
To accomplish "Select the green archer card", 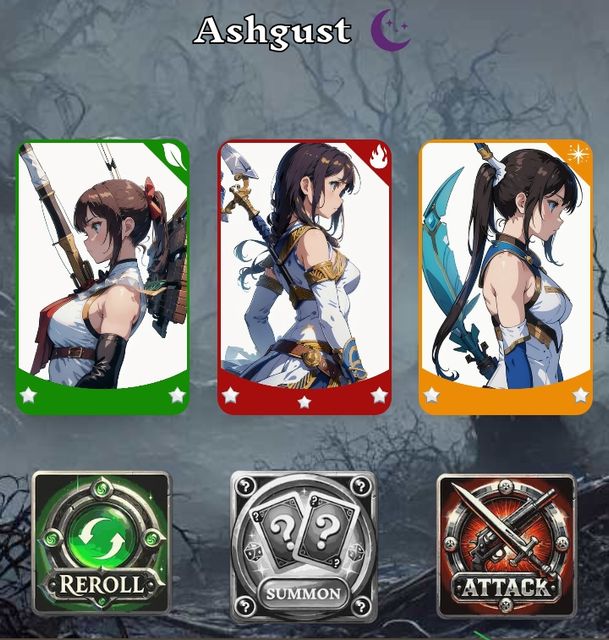I will coord(103,276).
